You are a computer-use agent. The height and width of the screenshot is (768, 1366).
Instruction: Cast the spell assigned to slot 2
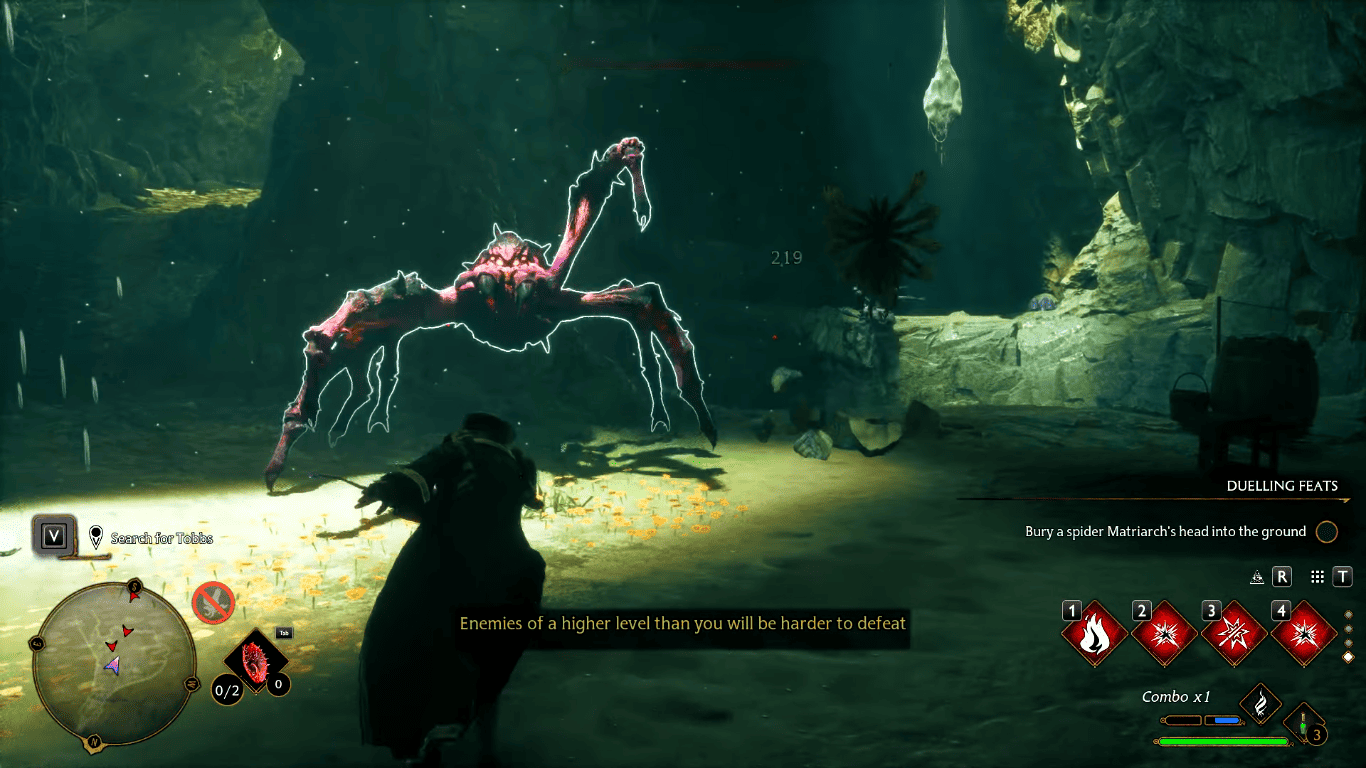pyautogui.click(x=1164, y=634)
